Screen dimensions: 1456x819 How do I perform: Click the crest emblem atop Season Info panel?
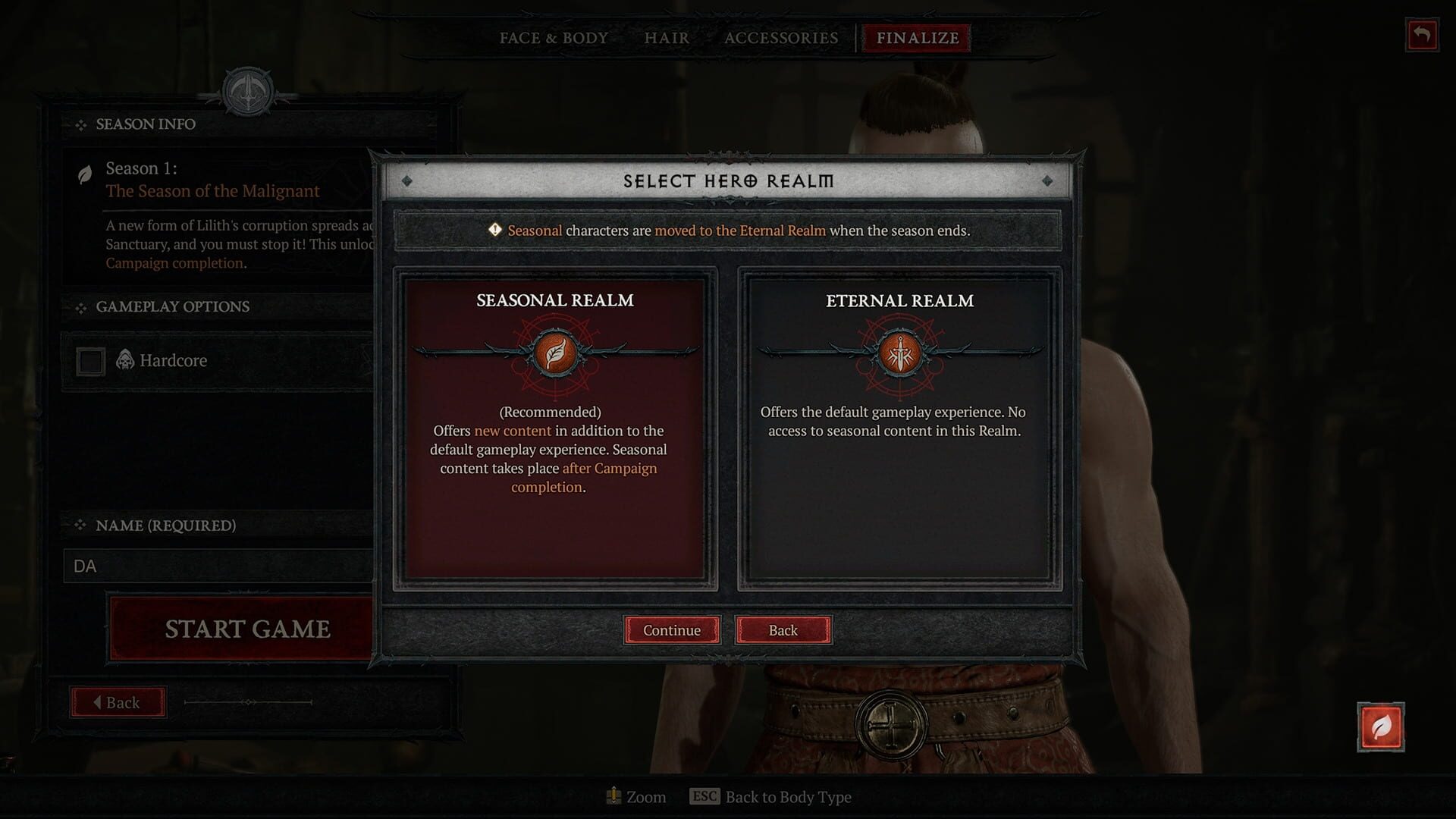[246, 93]
